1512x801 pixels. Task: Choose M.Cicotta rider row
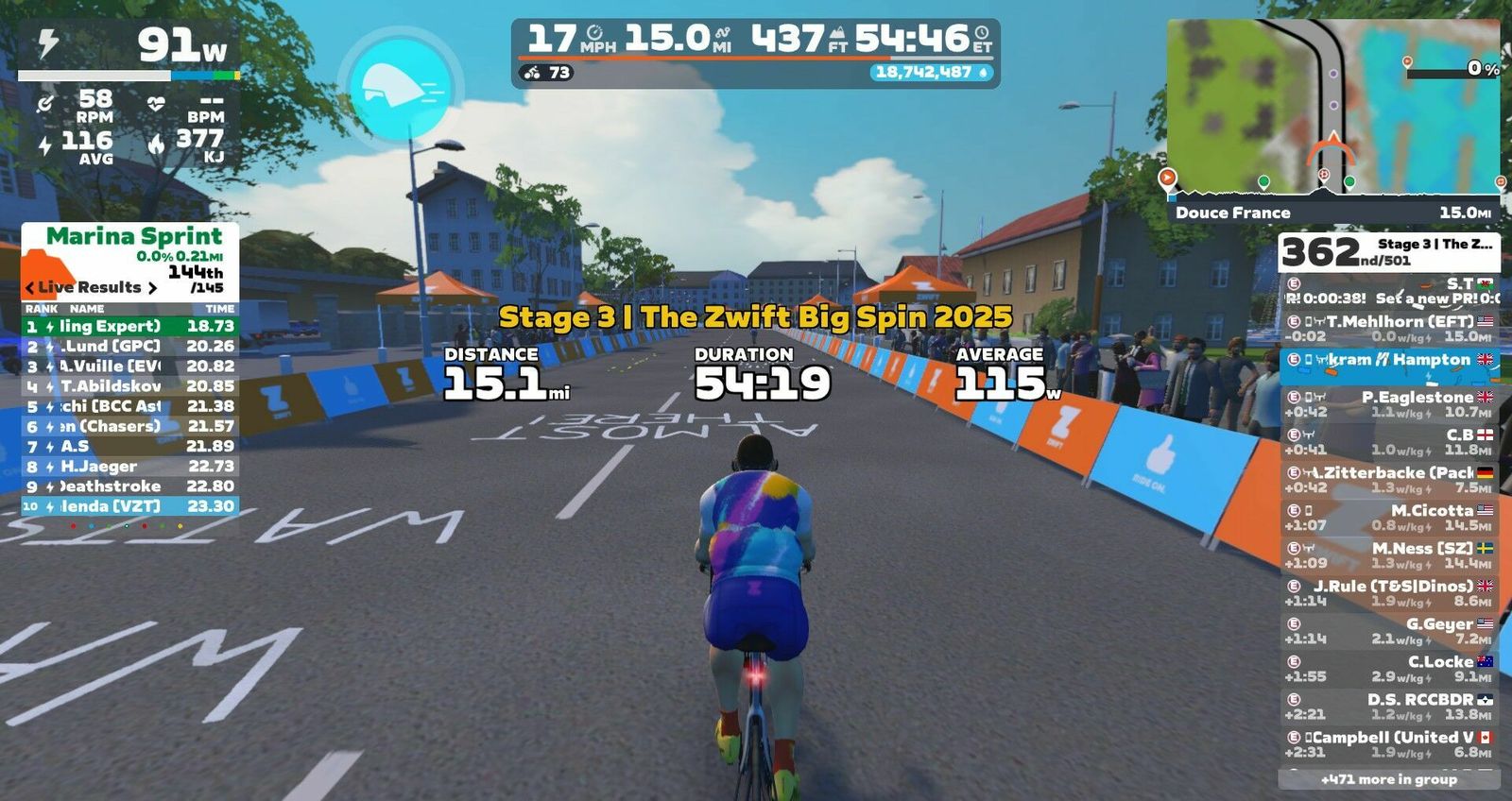coord(1388,517)
